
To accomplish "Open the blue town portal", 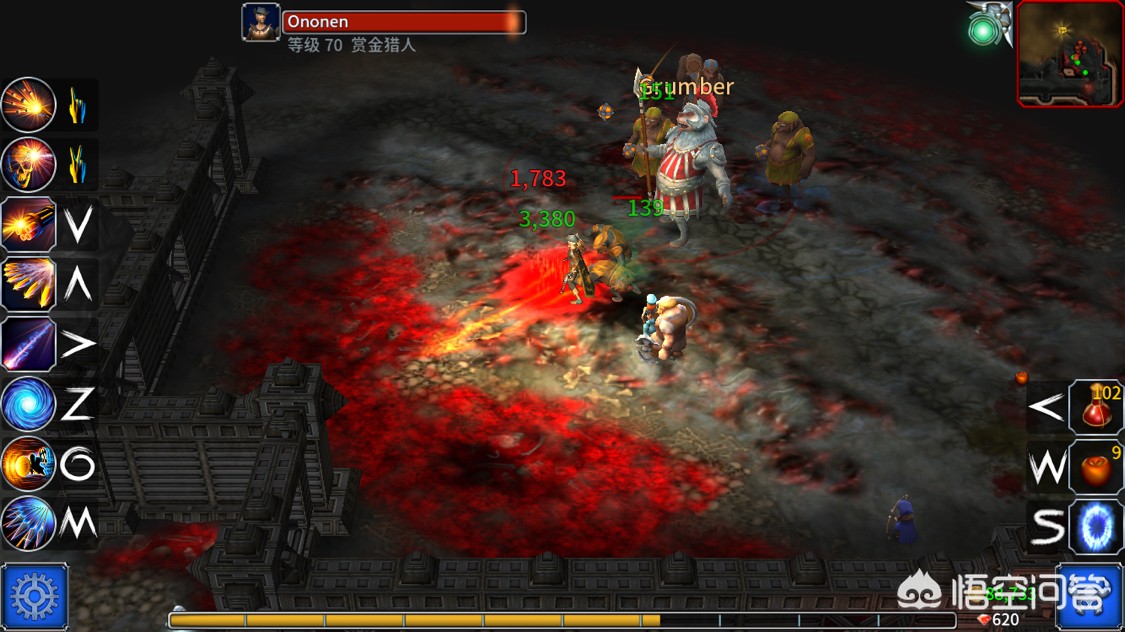I will (x=1097, y=526).
